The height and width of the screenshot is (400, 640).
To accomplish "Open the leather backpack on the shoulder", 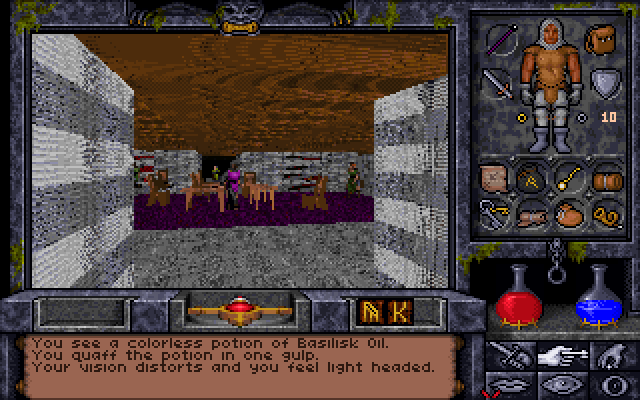I will (604, 38).
